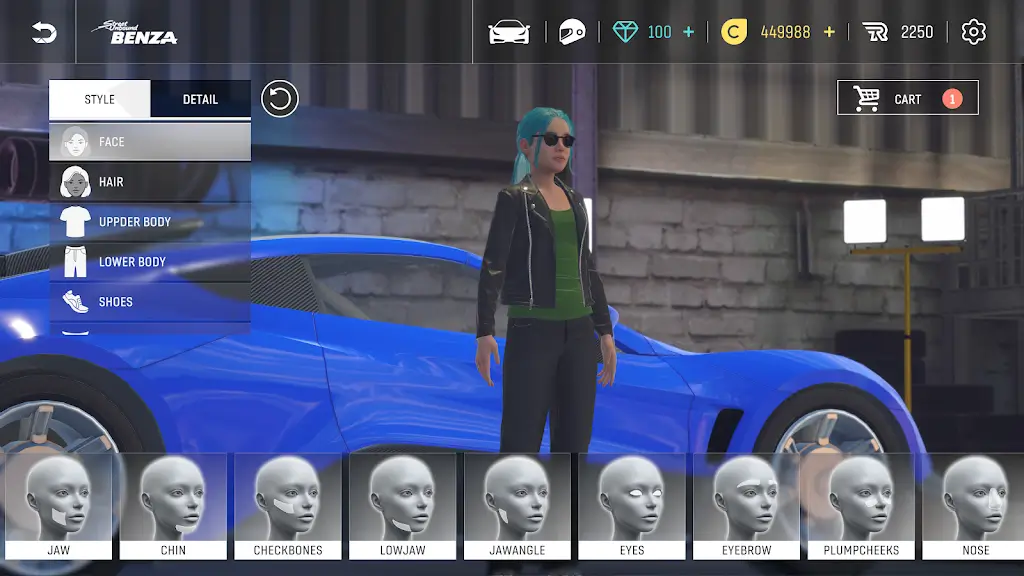Select the Style tab
Viewport: 1024px width, 576px height.
[100, 99]
